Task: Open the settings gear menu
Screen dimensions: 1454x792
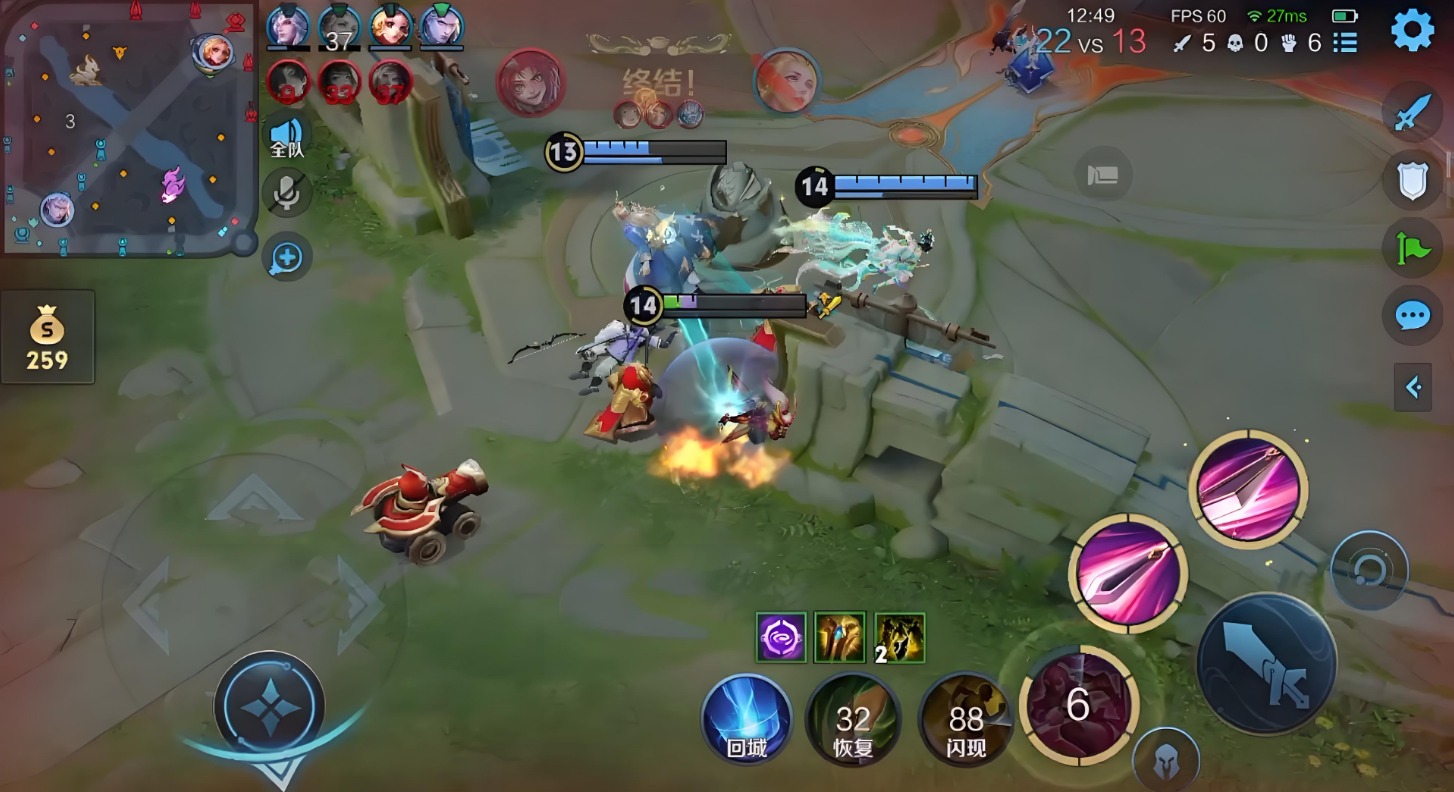Action: (x=1412, y=31)
